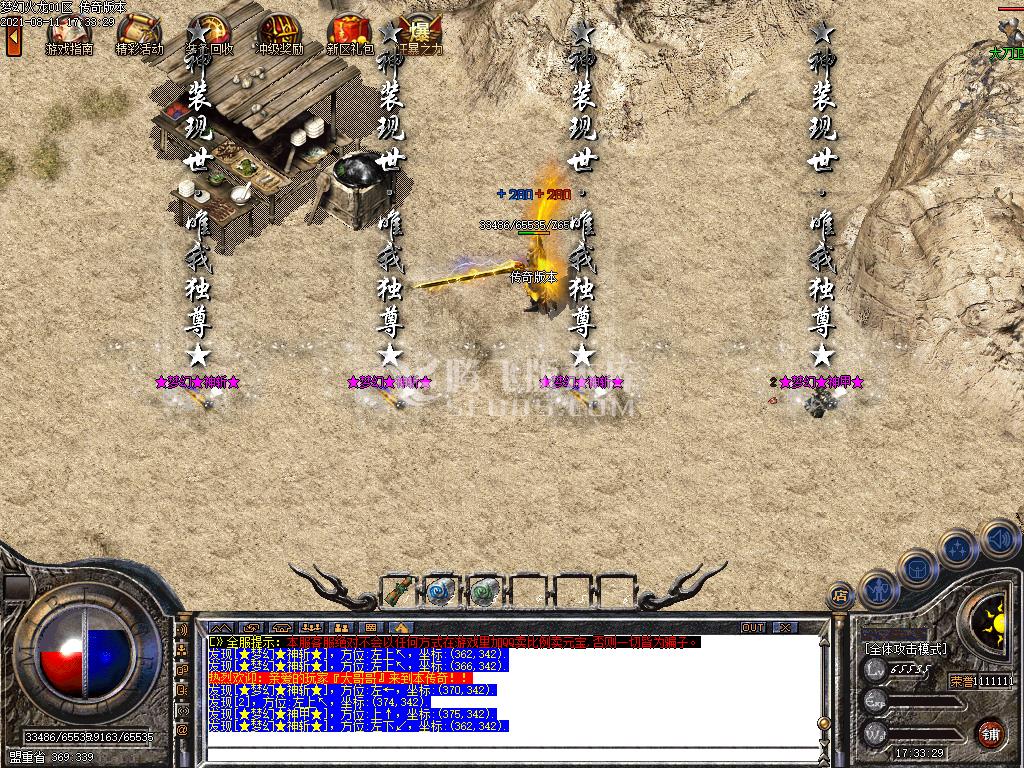The height and width of the screenshot is (768, 1024).
Task: Open the 店 shop button
Action: click(841, 598)
